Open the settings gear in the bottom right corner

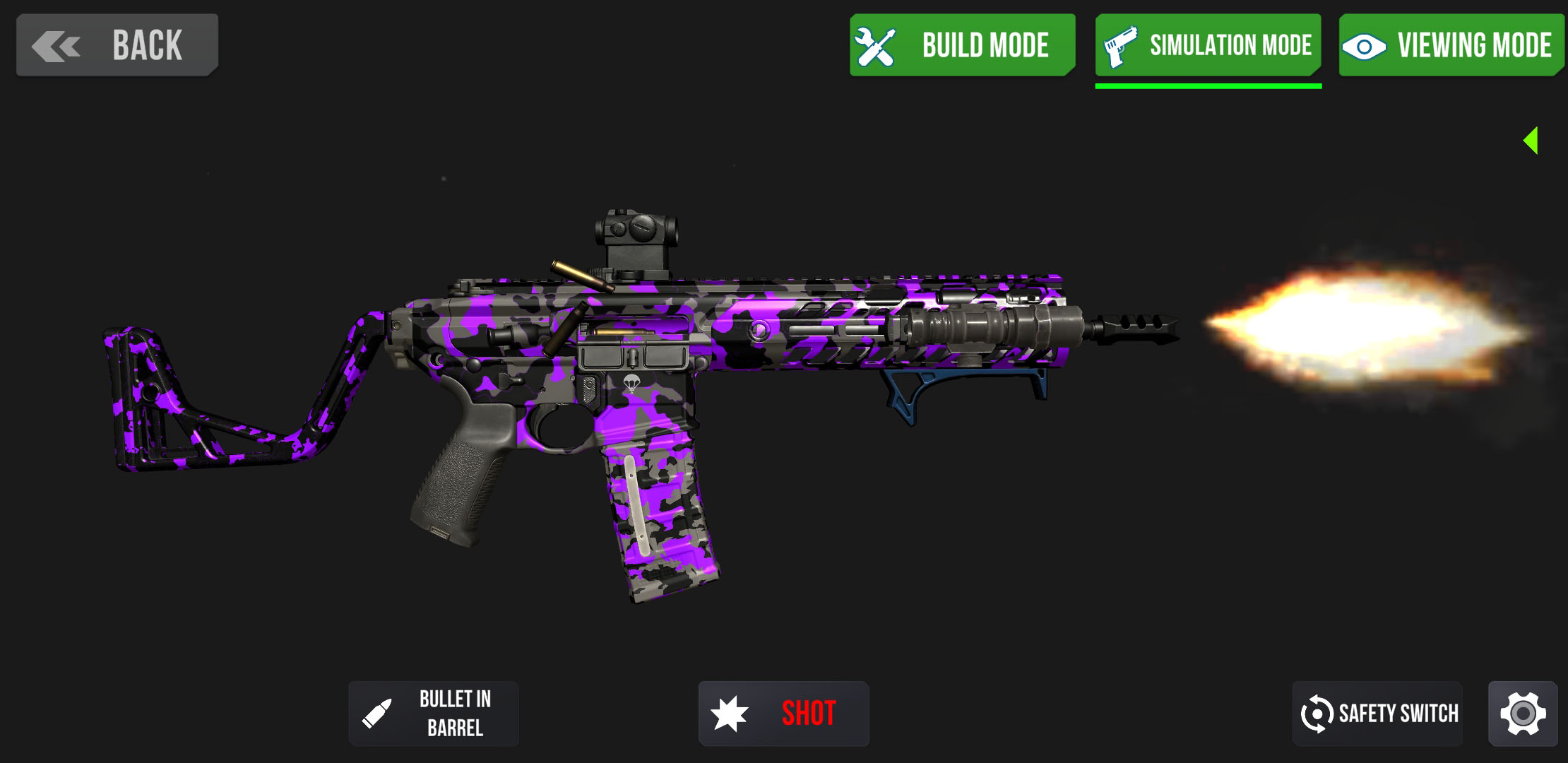(1523, 712)
